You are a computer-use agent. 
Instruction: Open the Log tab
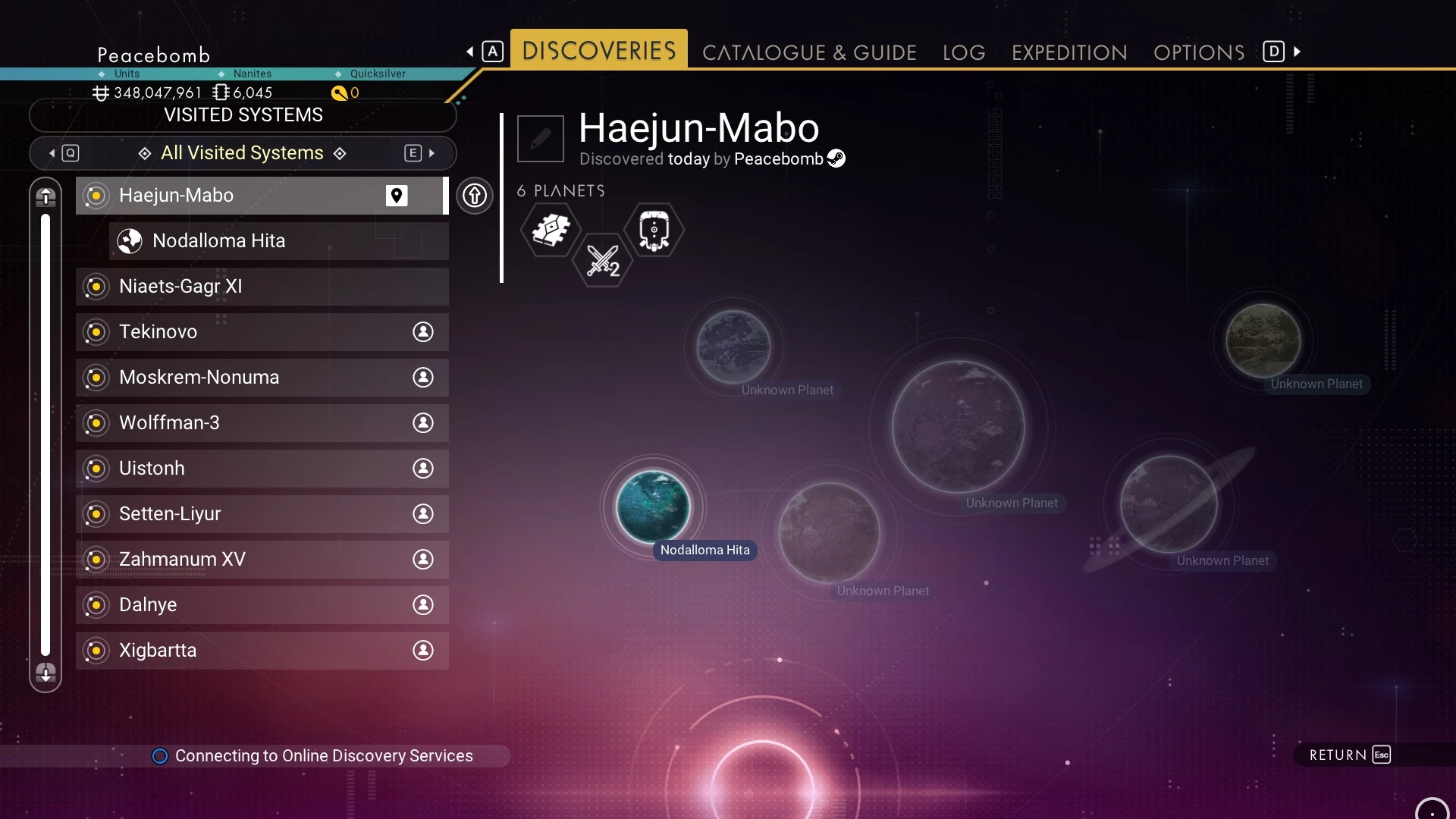[x=964, y=52]
